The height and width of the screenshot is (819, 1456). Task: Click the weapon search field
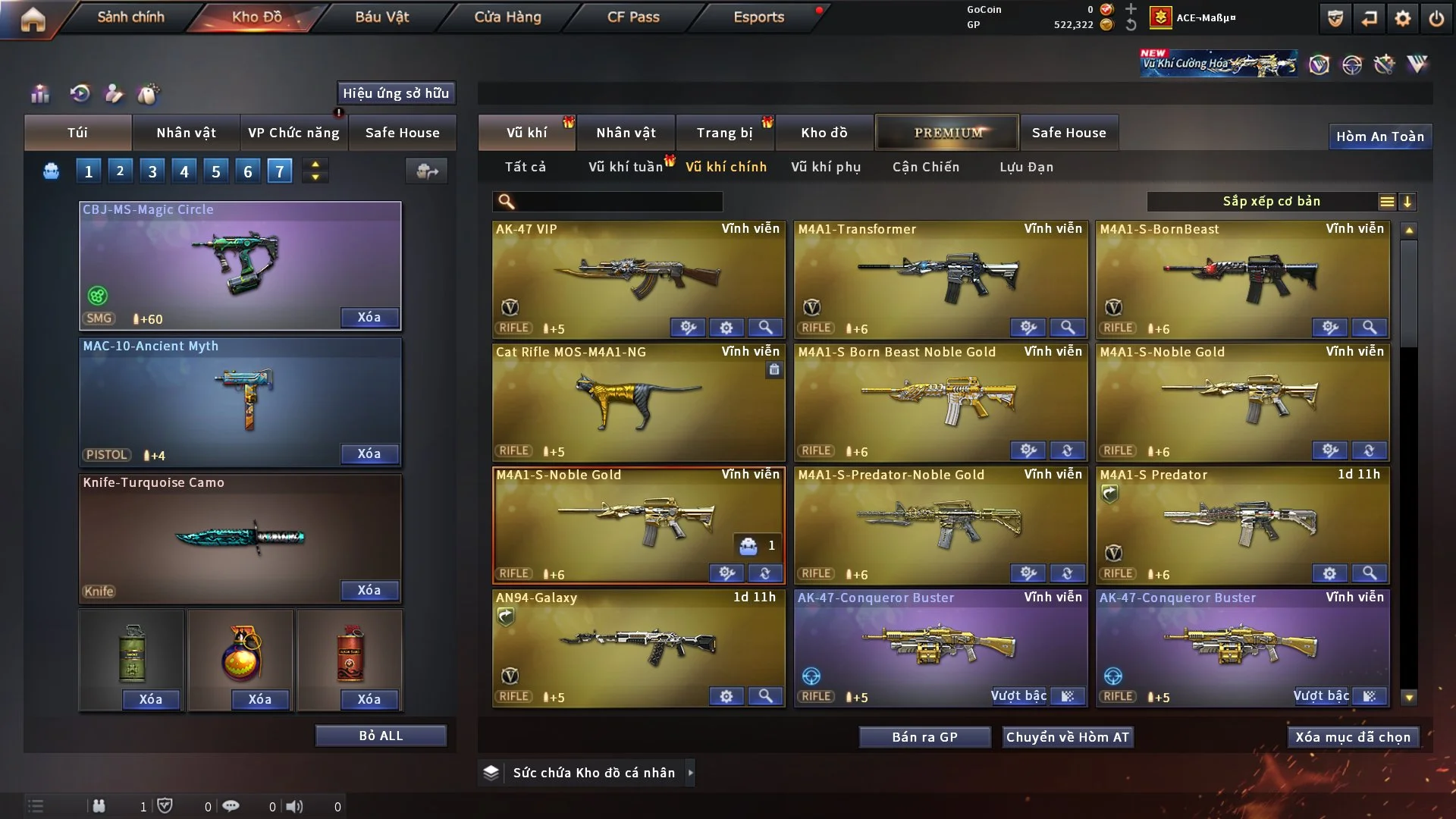(x=618, y=202)
